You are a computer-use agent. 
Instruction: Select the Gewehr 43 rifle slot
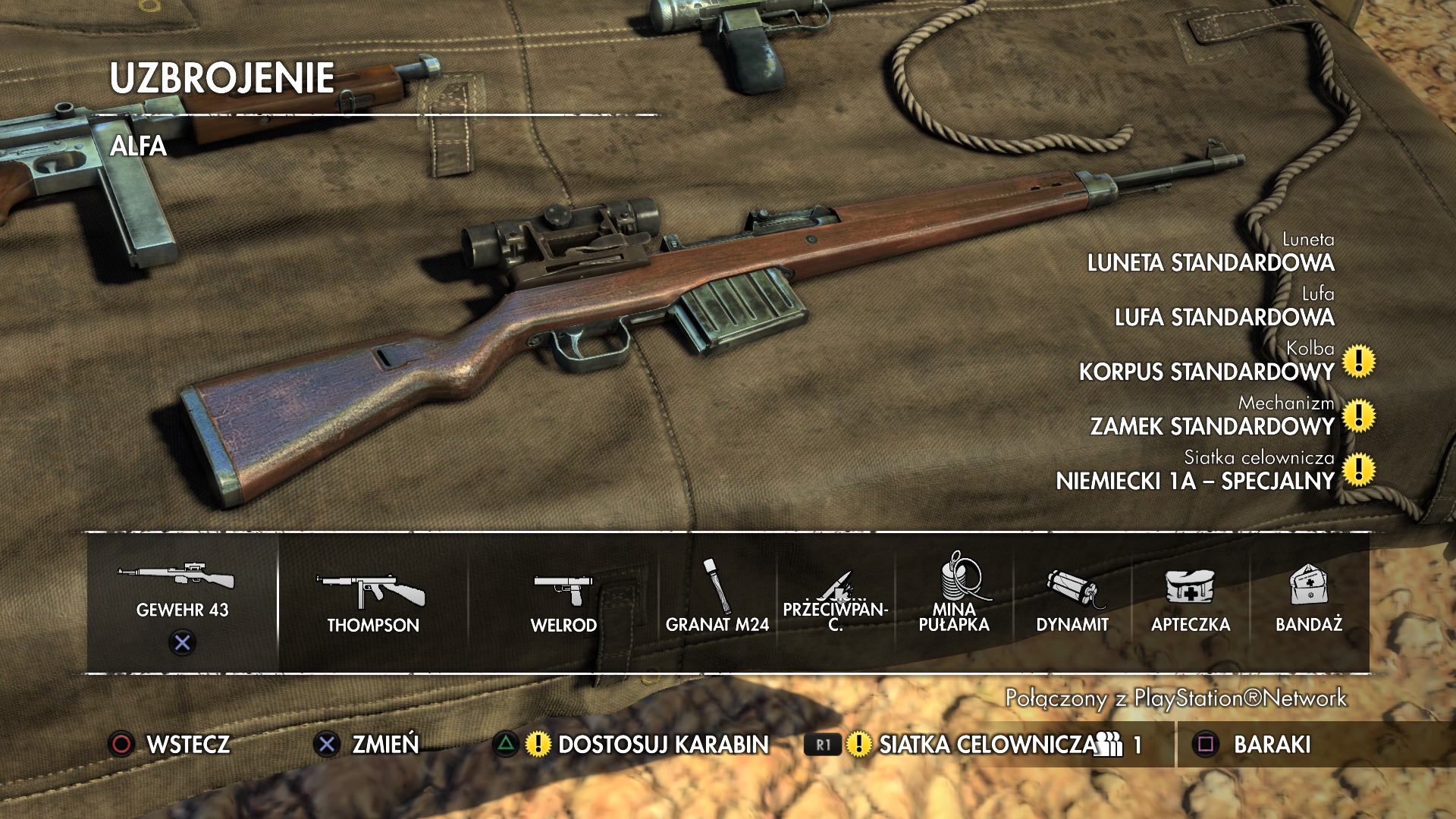(x=182, y=599)
